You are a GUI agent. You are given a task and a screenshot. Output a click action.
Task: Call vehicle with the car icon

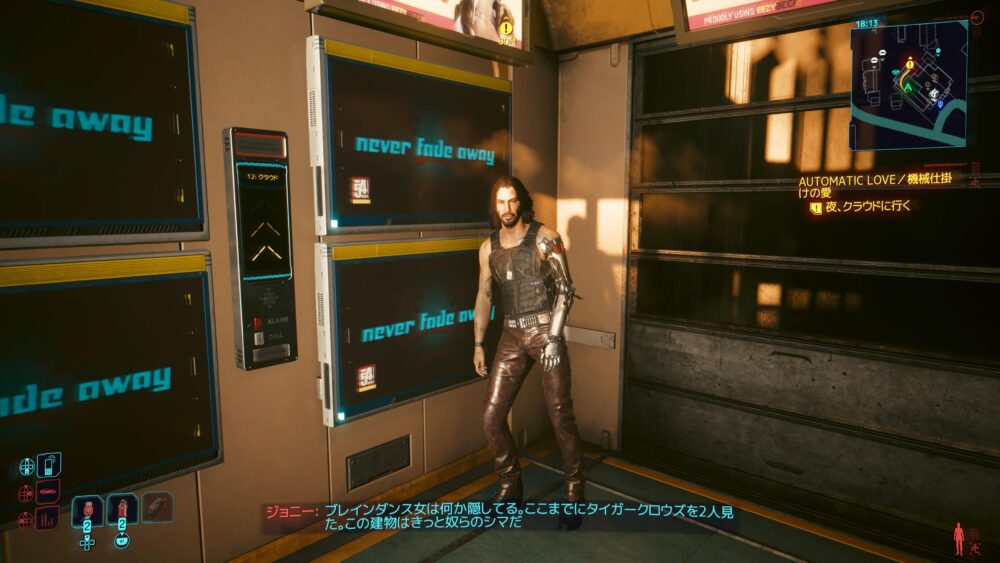48,492
